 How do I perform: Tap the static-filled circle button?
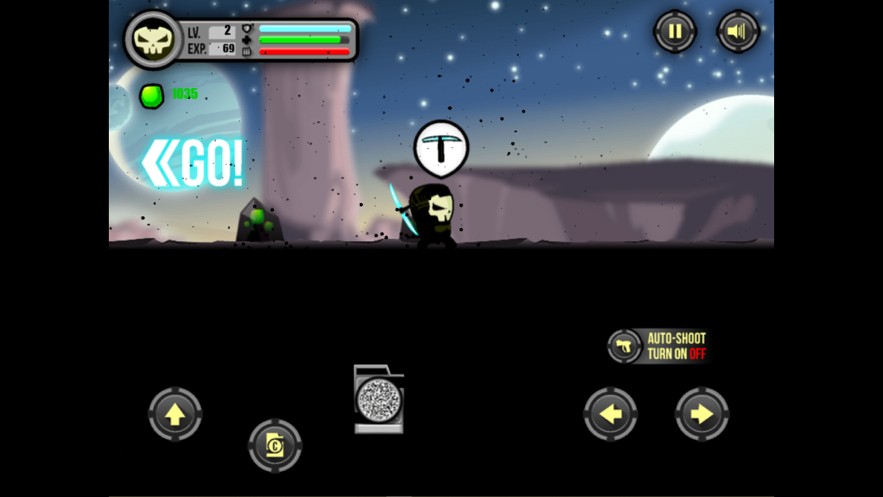[379, 402]
